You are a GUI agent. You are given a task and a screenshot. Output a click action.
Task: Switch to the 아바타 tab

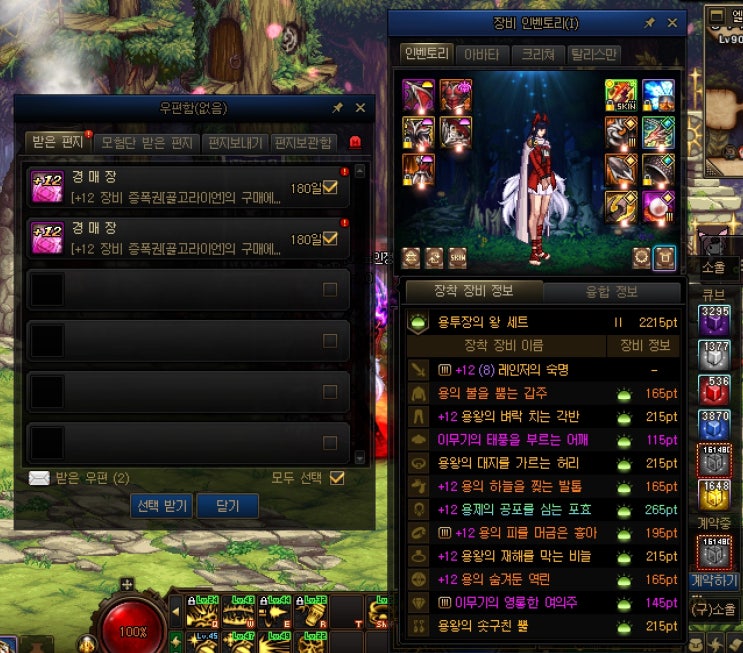(x=483, y=54)
